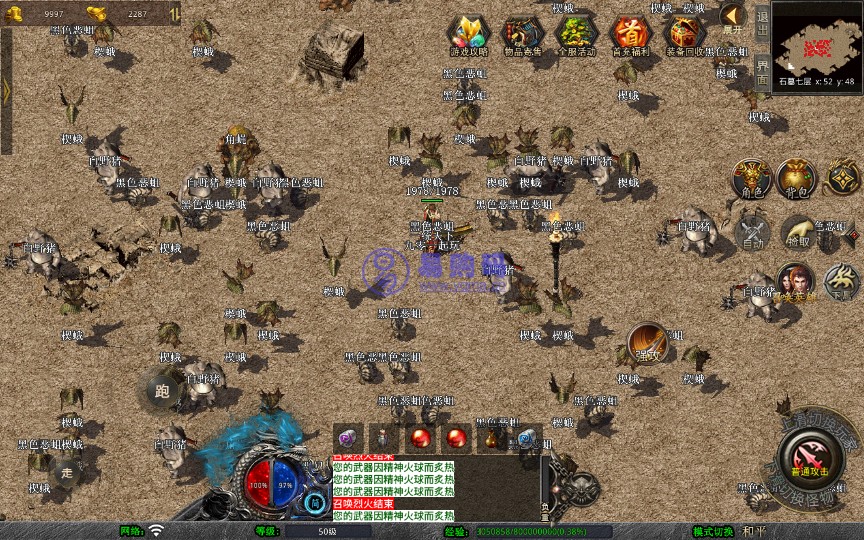Click the 界面 interface tab
Viewport: 864px width, 540px height.
[762, 70]
